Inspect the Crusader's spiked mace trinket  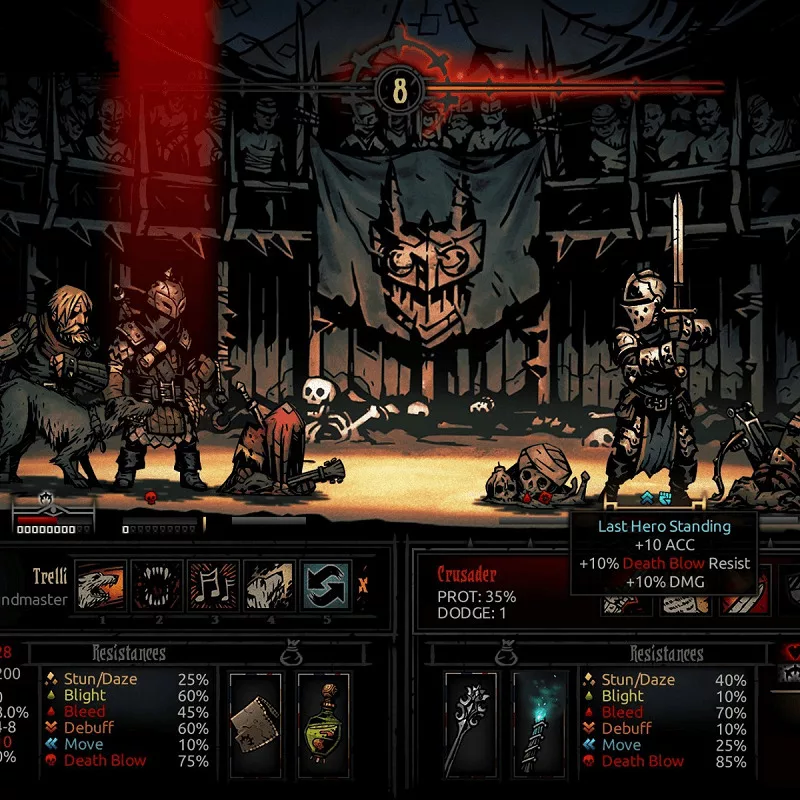point(471,711)
